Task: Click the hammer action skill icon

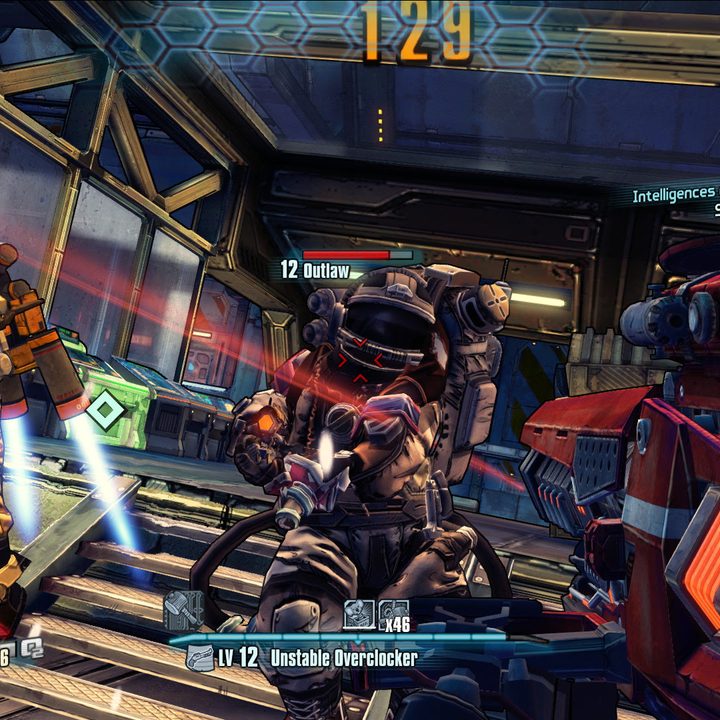Action: pos(183,610)
